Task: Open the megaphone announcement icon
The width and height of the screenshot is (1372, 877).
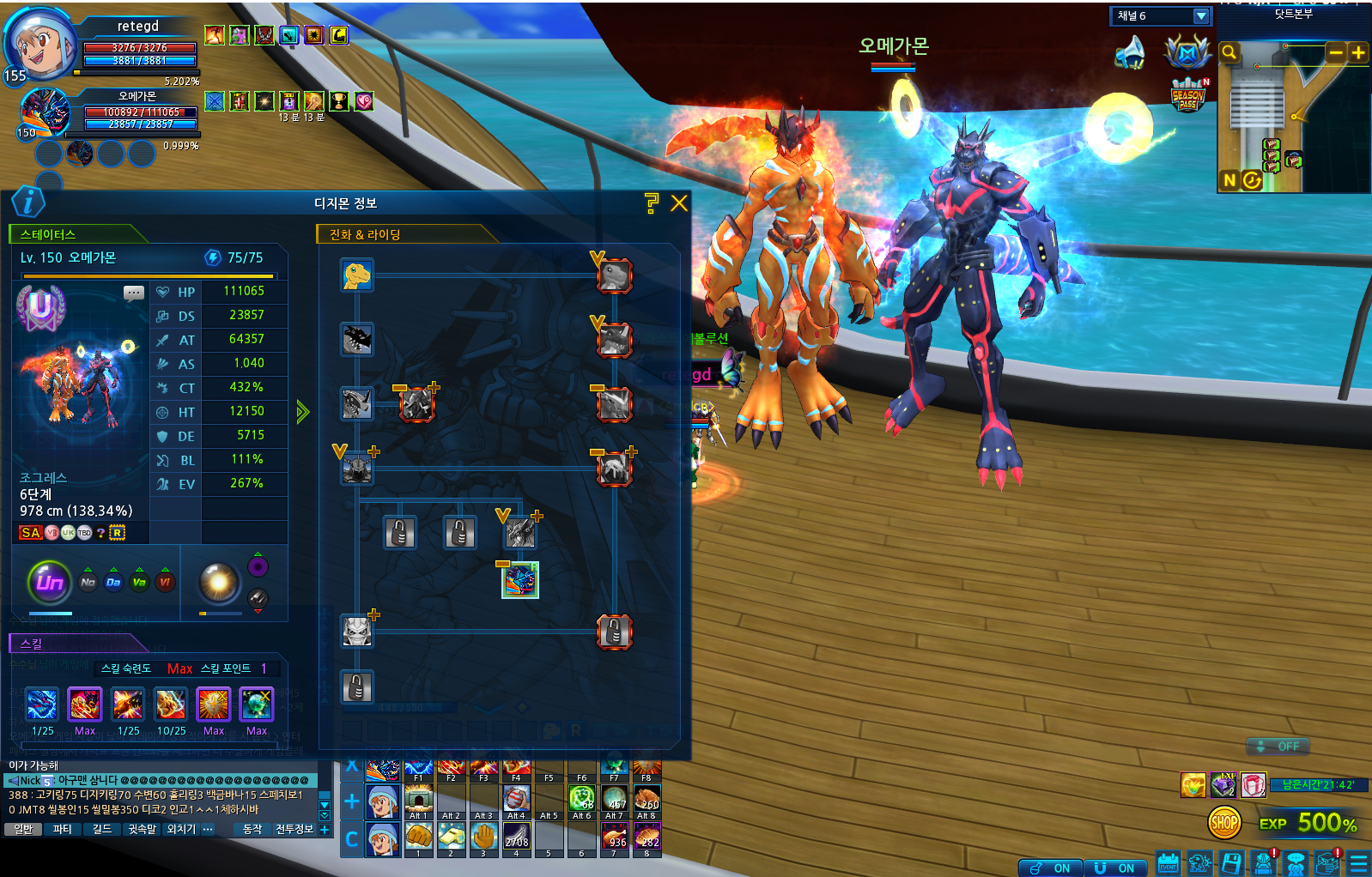Action: 1131,53
